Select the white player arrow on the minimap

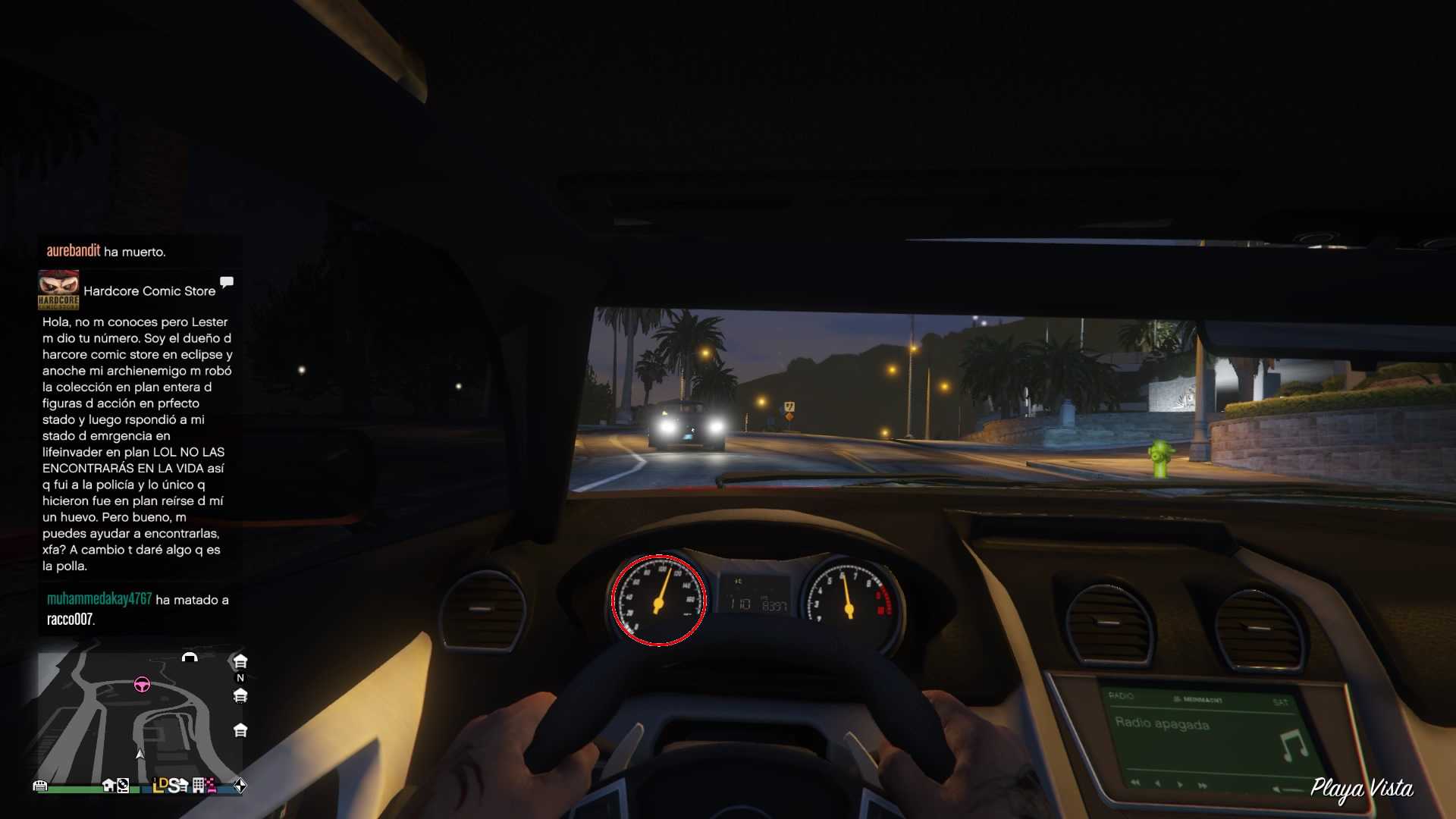pos(140,754)
